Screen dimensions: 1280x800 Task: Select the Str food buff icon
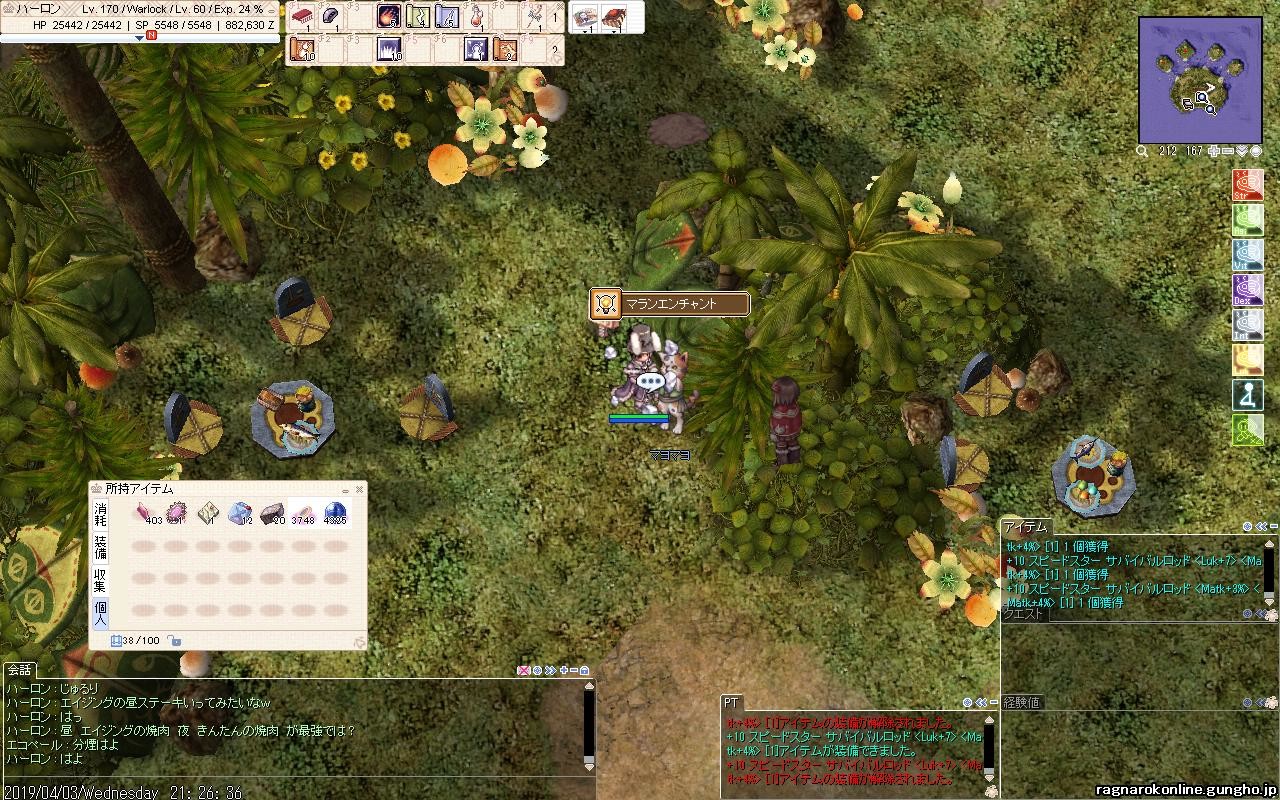tap(1247, 186)
